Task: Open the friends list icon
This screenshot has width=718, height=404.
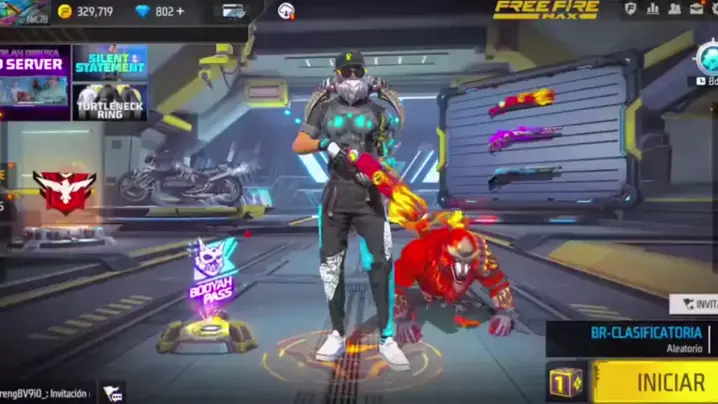Action: click(676, 9)
